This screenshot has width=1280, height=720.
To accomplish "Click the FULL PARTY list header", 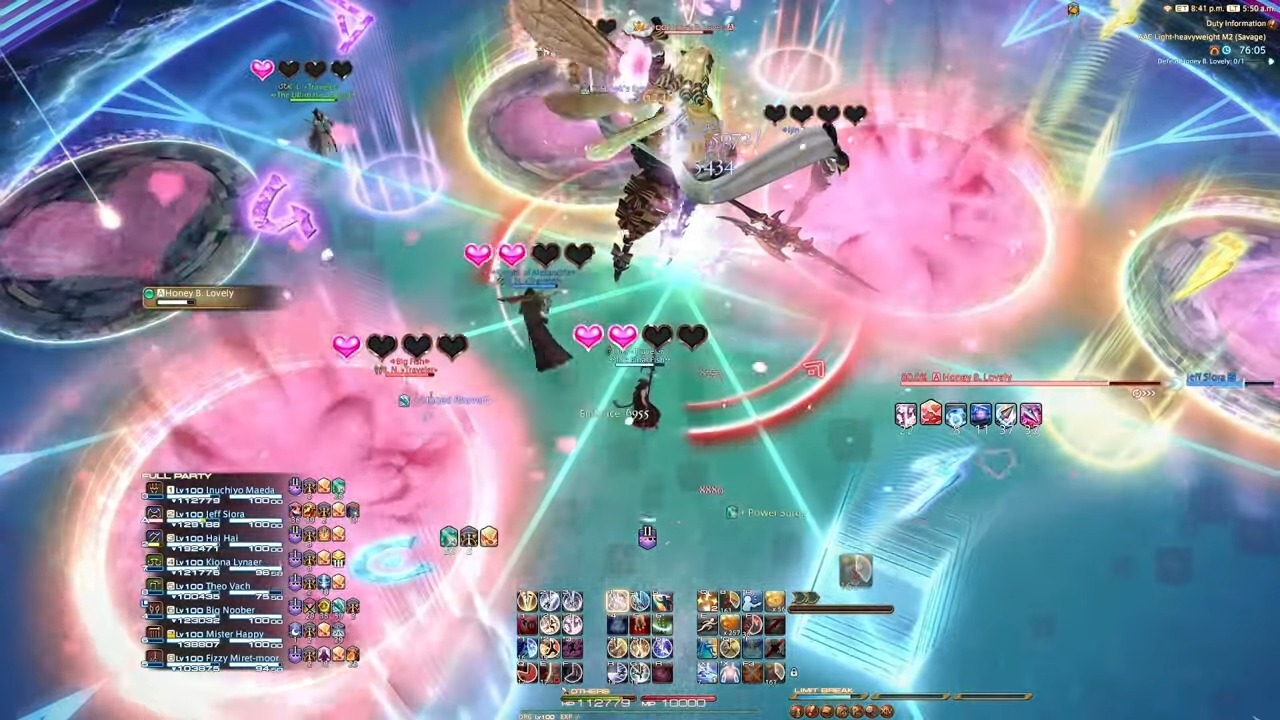I will (176, 475).
